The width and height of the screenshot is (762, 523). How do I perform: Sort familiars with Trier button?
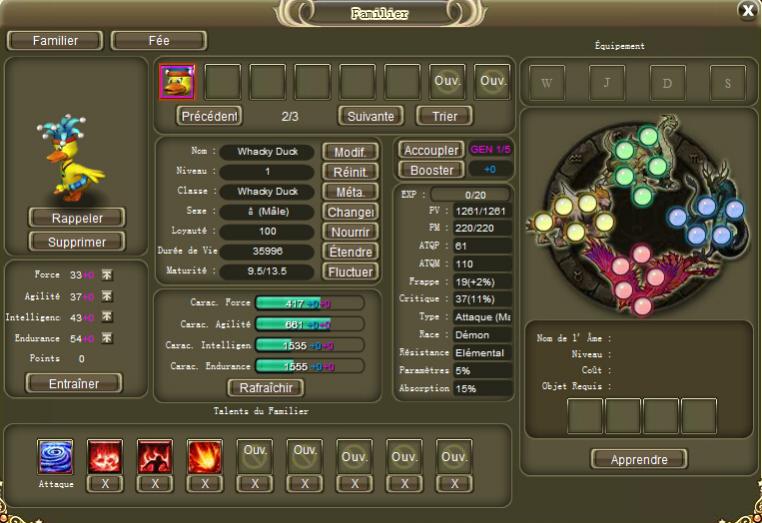pyautogui.click(x=444, y=116)
